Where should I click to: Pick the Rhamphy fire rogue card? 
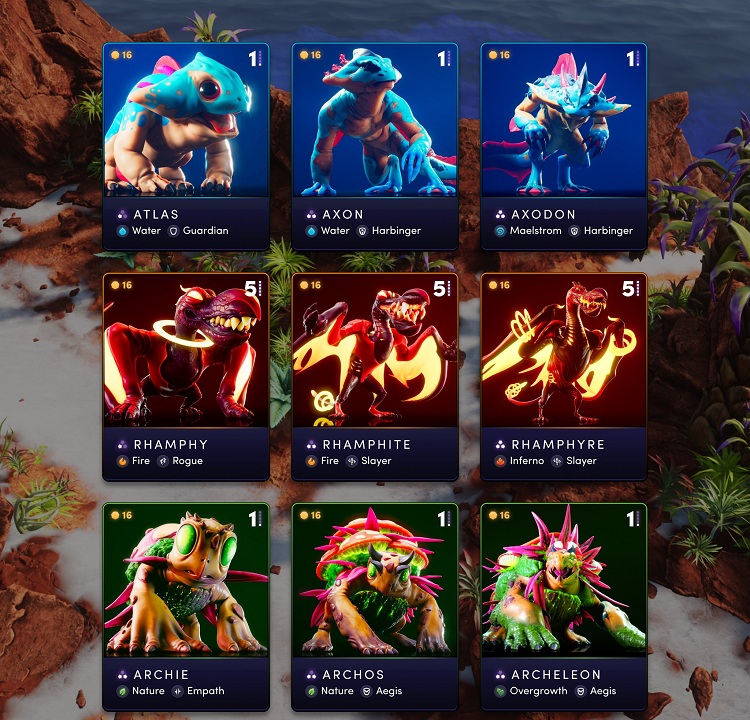(x=186, y=376)
